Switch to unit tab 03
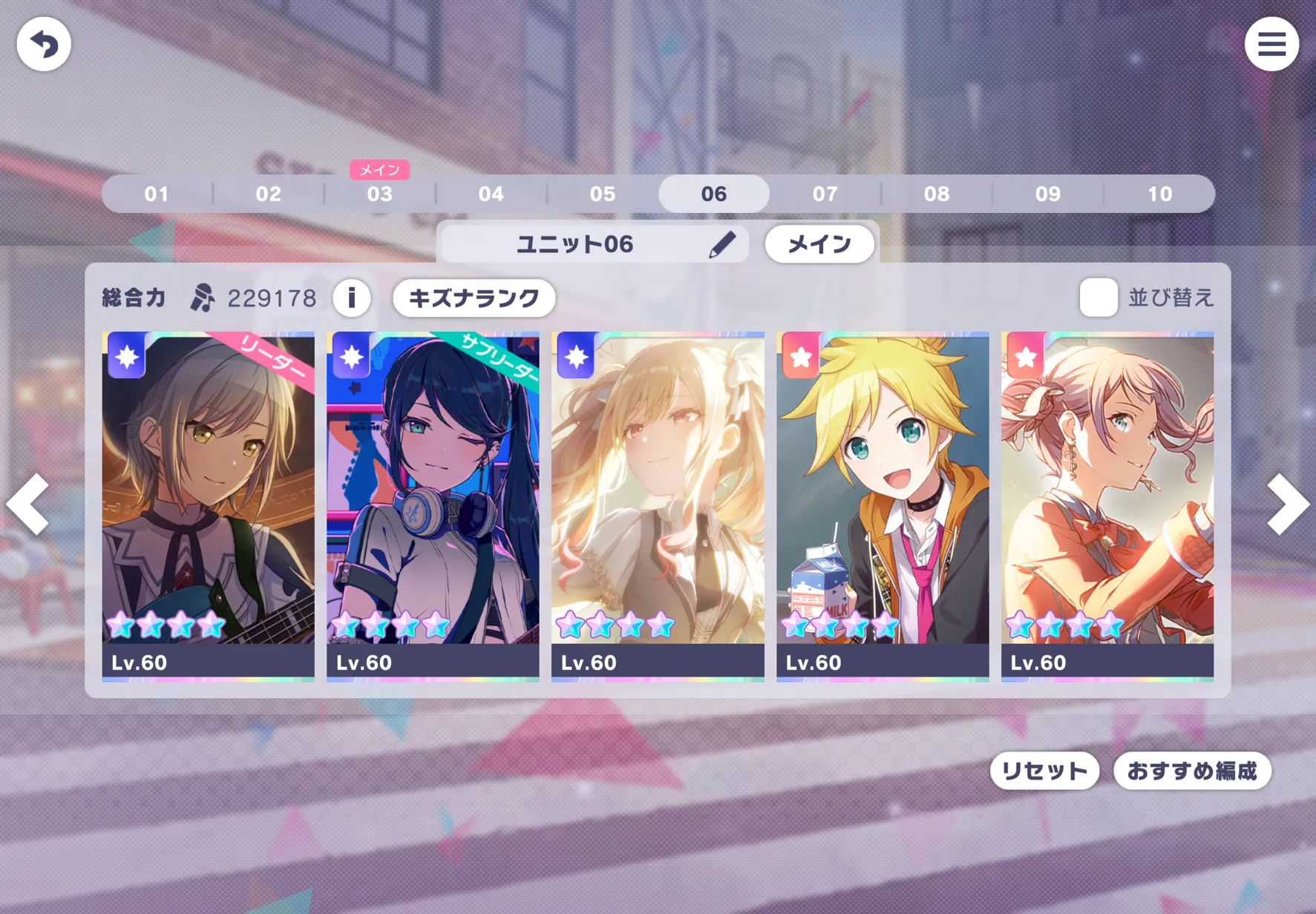This screenshot has height=914, width=1316. [379, 194]
